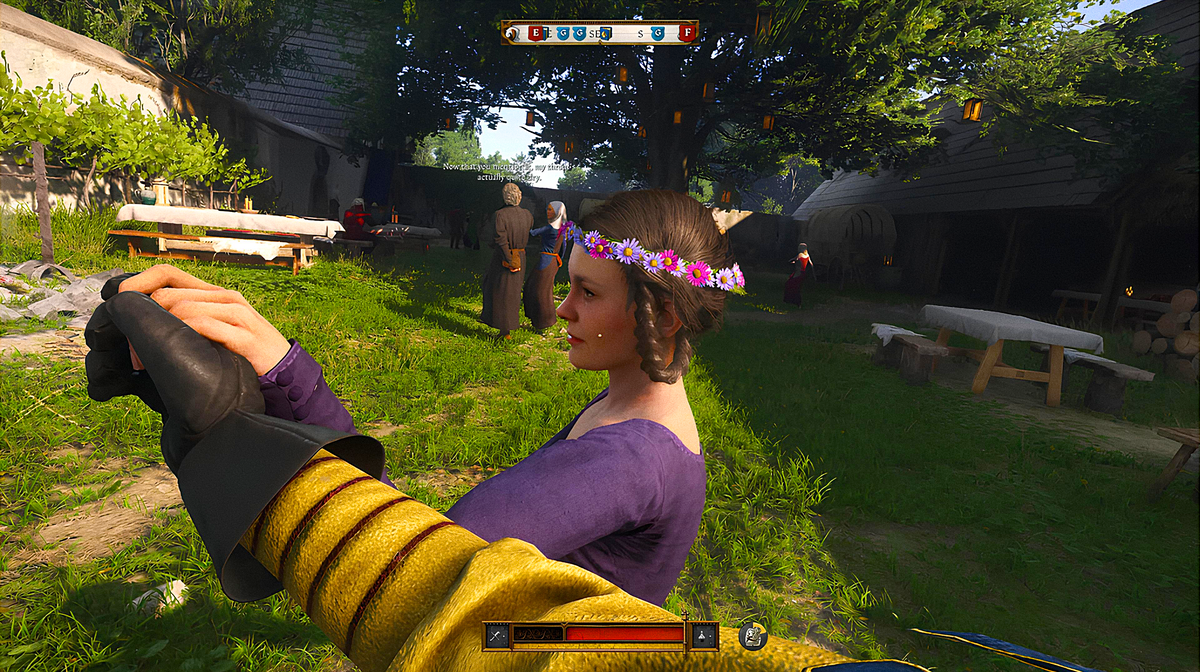Select the sword weapon slot beside health bar
The width and height of the screenshot is (1200, 672).
pyautogui.click(x=497, y=635)
